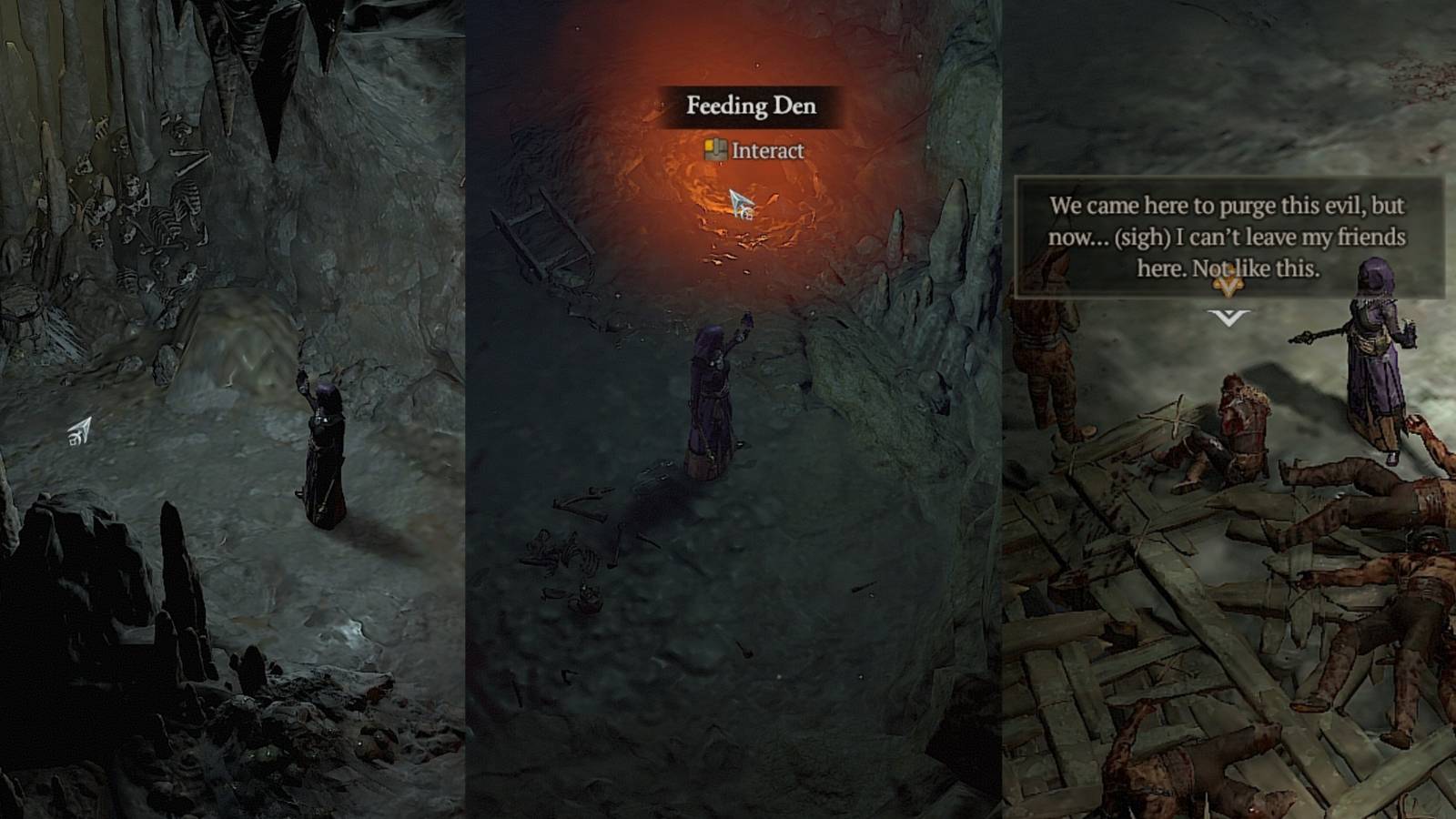The width and height of the screenshot is (1456, 819).
Task: Click the white cursor in the left panel
Action: coord(82,424)
